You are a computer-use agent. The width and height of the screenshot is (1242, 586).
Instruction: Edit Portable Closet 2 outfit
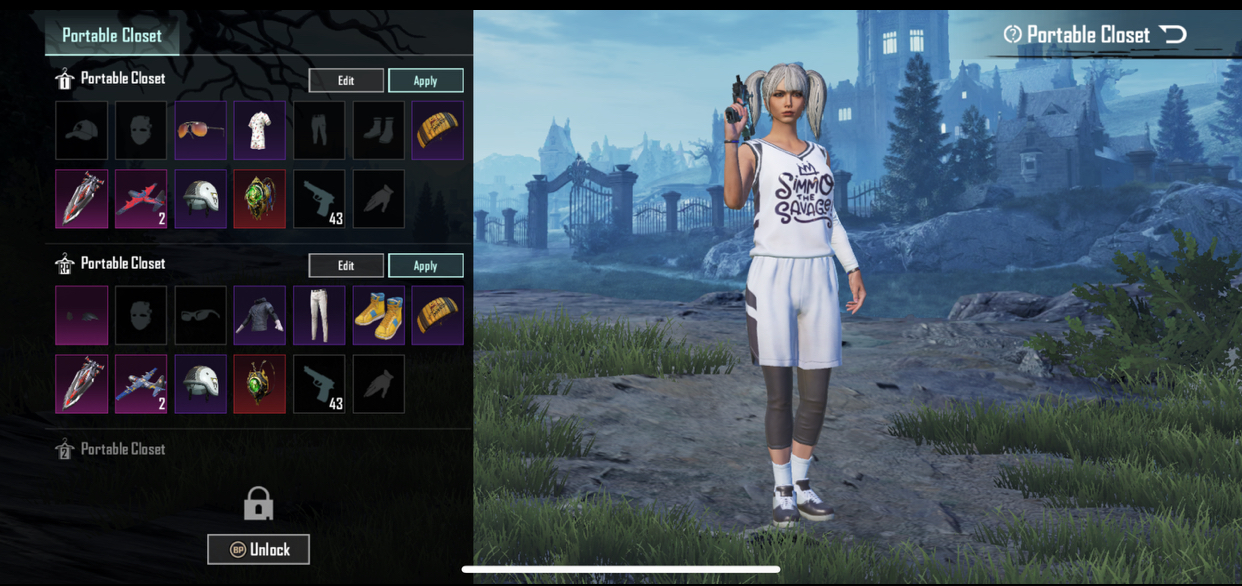[346, 265]
